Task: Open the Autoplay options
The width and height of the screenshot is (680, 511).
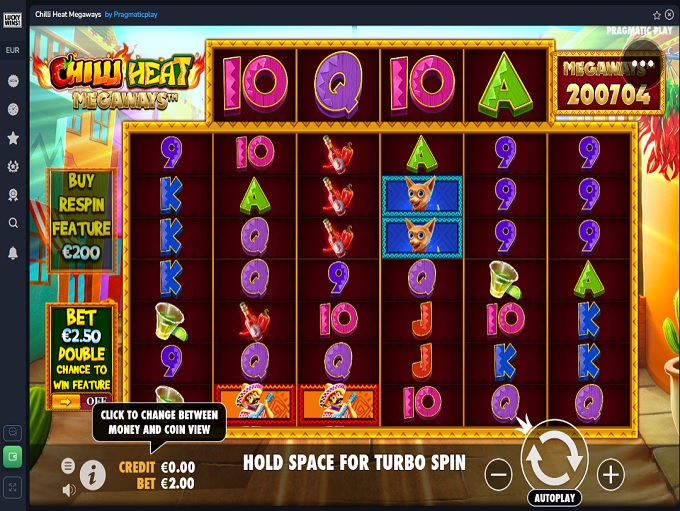Action: coord(554,497)
